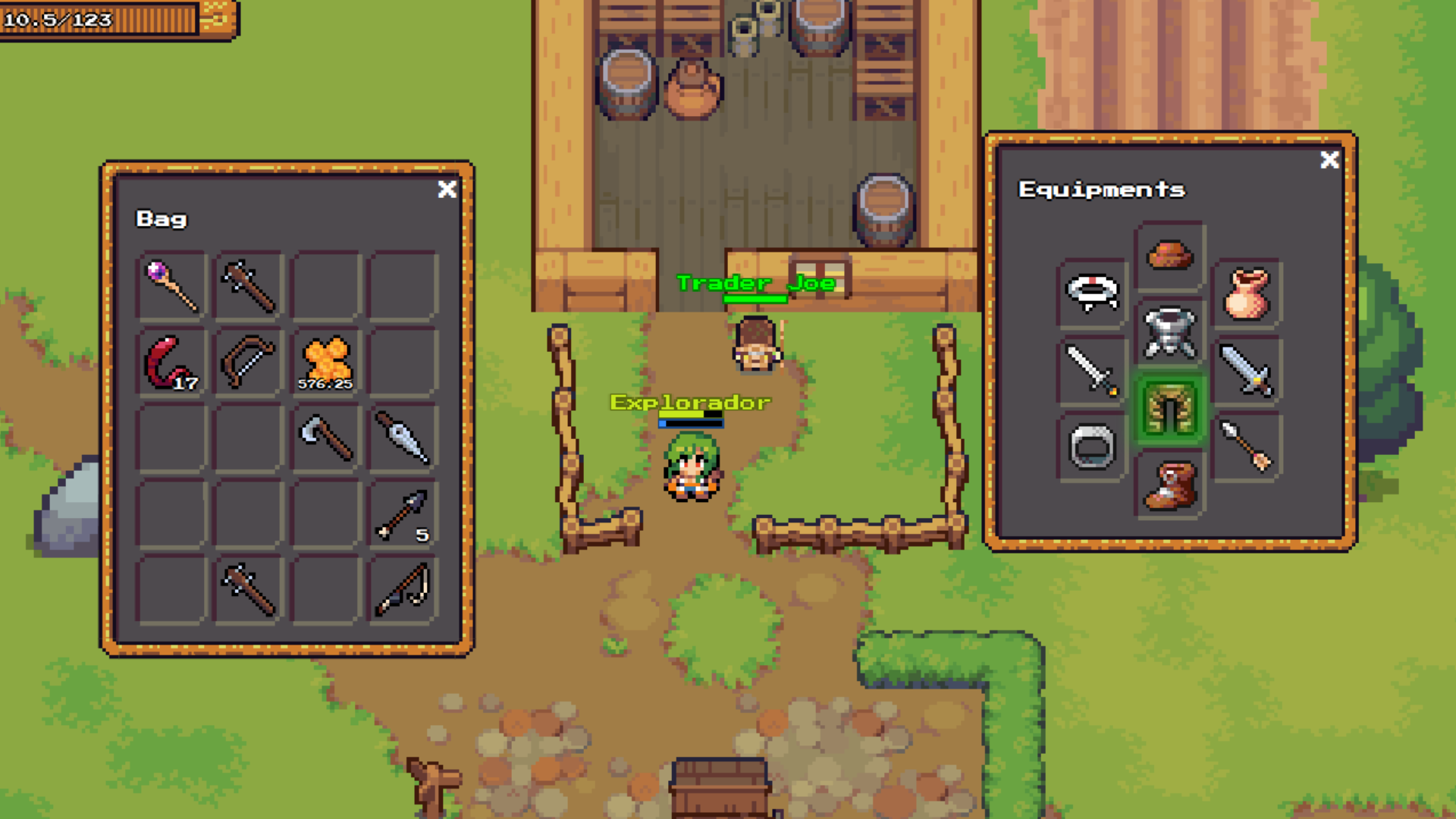Click the equipped brown hat slot
The width and height of the screenshot is (1456, 819).
1170,255
